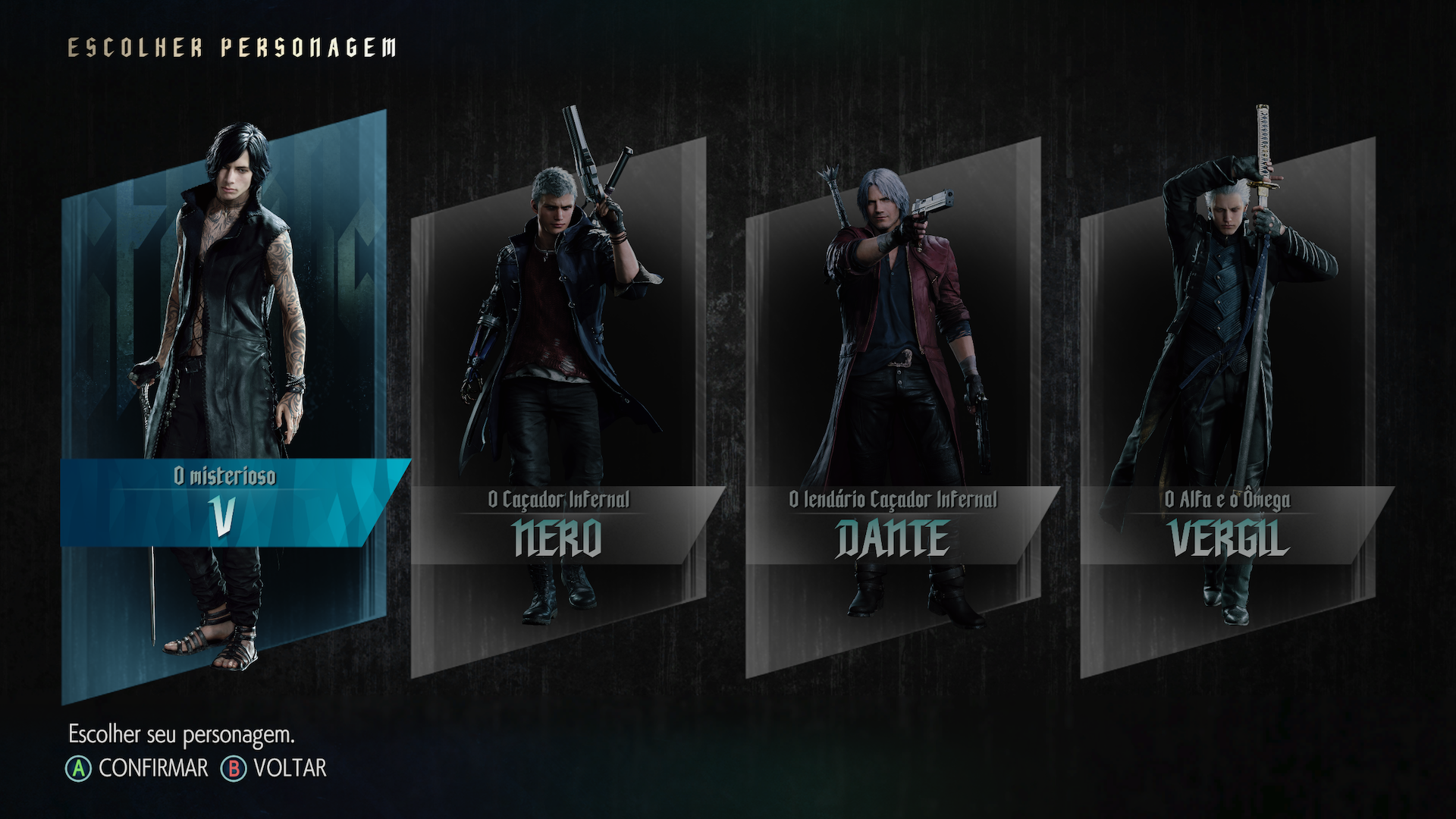Choose Nero, O Caçador Infernal
The image size is (1456, 819).
[559, 409]
